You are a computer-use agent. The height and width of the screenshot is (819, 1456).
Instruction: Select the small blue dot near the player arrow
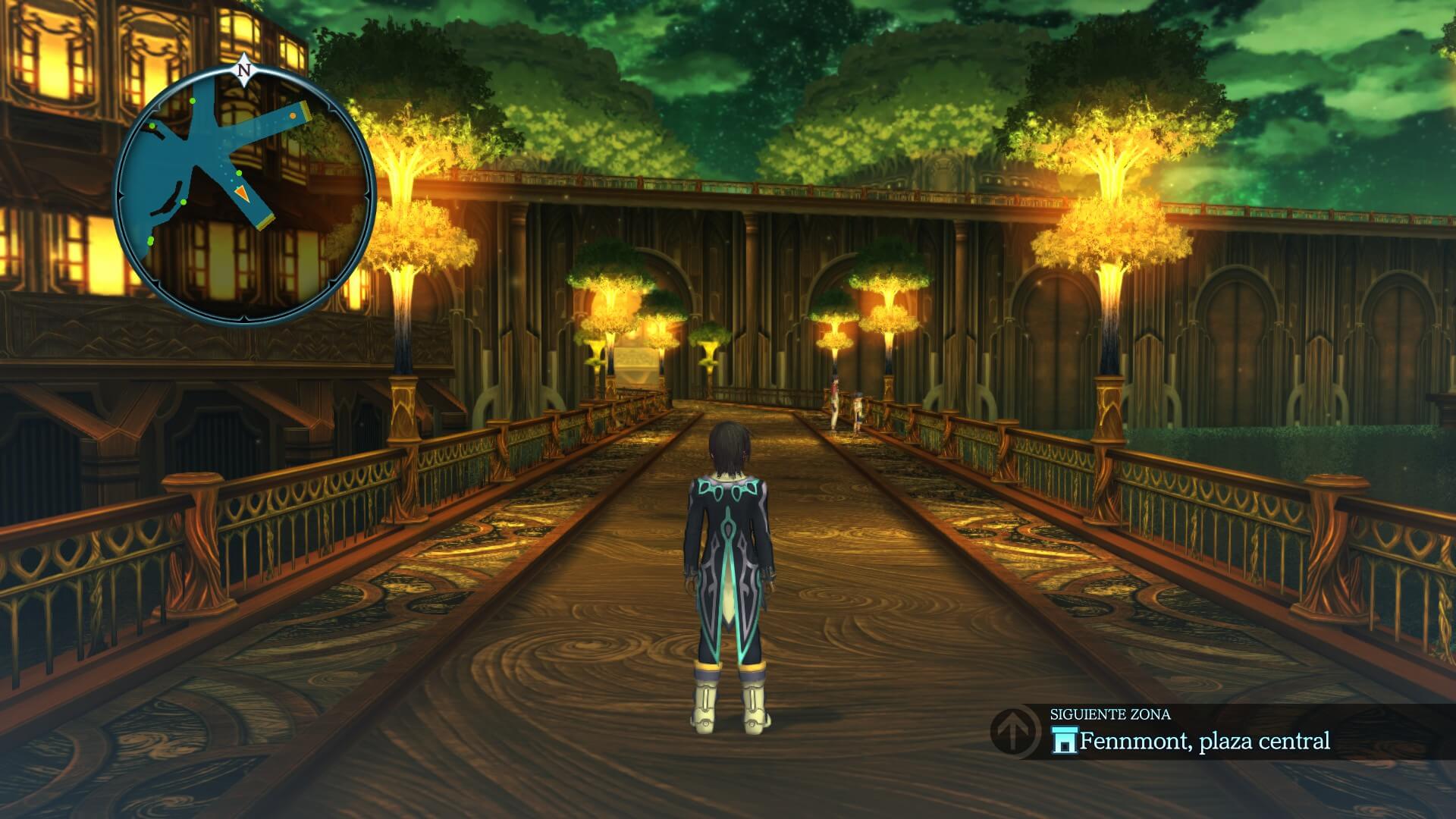[x=231, y=180]
